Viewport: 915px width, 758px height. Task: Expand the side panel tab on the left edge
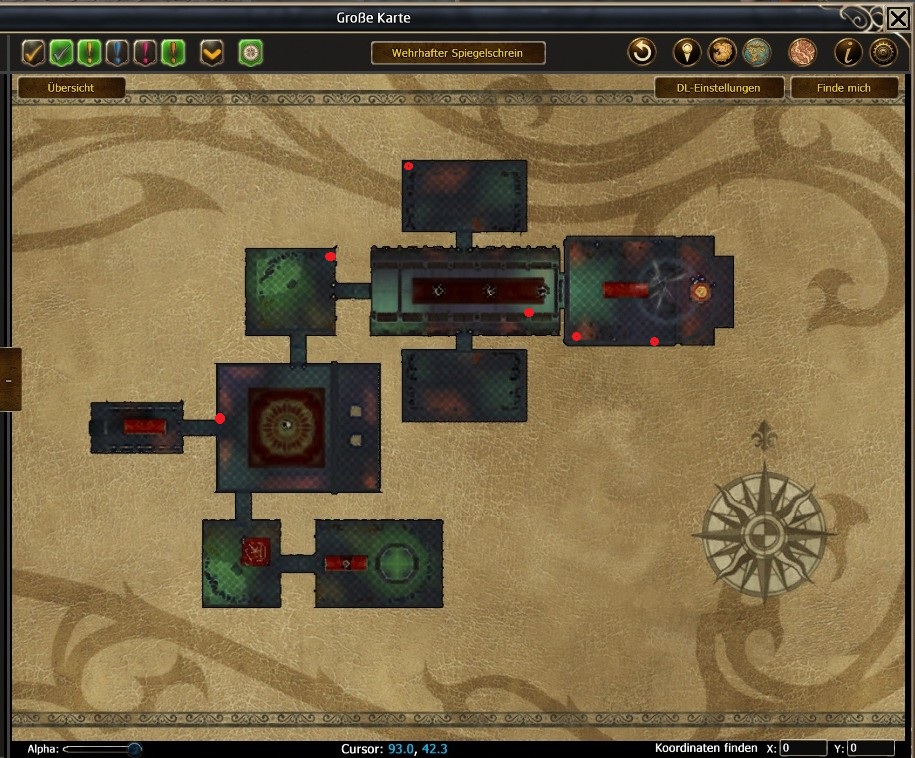point(9,380)
